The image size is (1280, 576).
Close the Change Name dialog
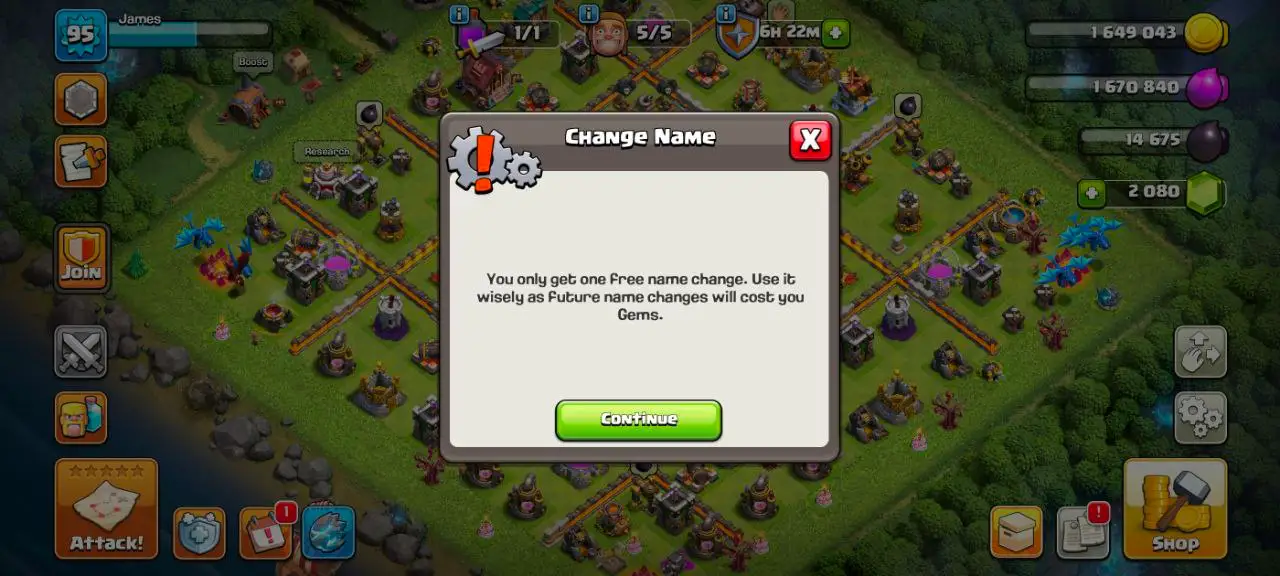pos(810,140)
